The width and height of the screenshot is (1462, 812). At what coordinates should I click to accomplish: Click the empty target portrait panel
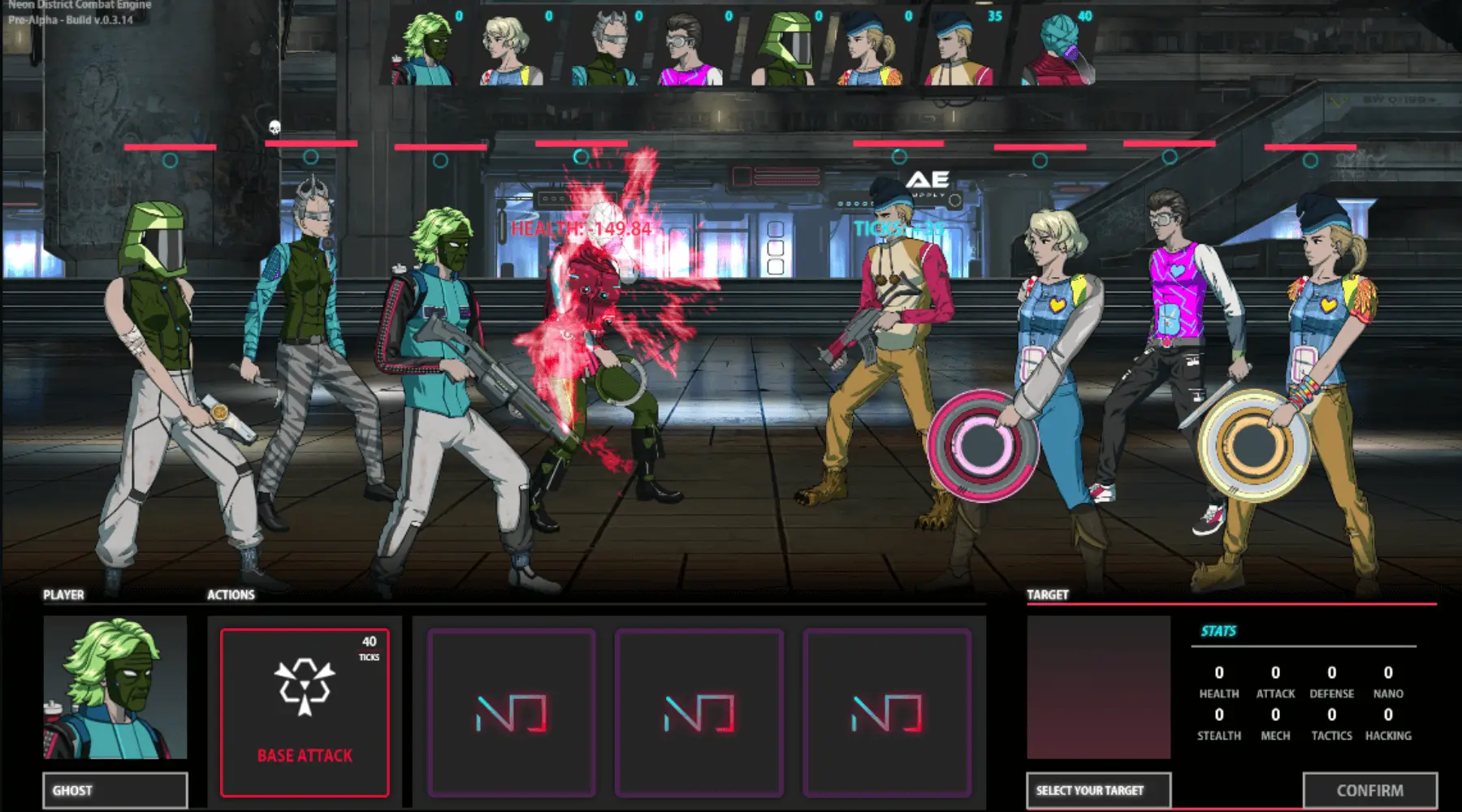(1098, 687)
